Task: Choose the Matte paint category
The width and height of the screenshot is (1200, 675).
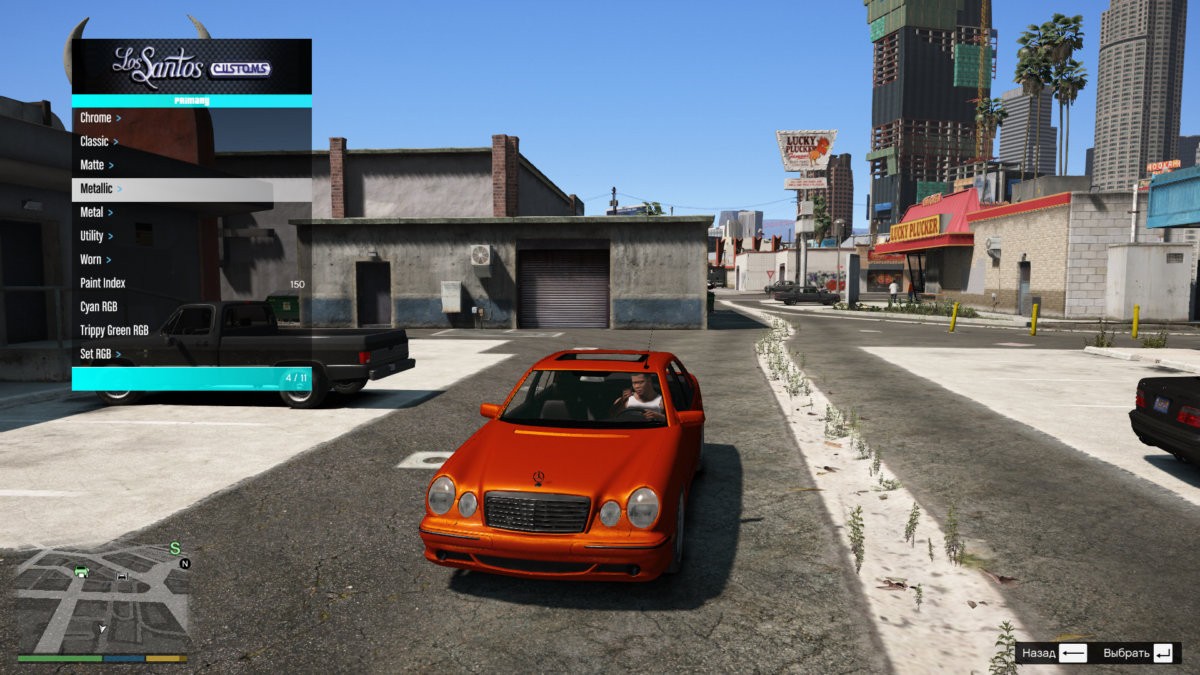Action: click(190, 165)
